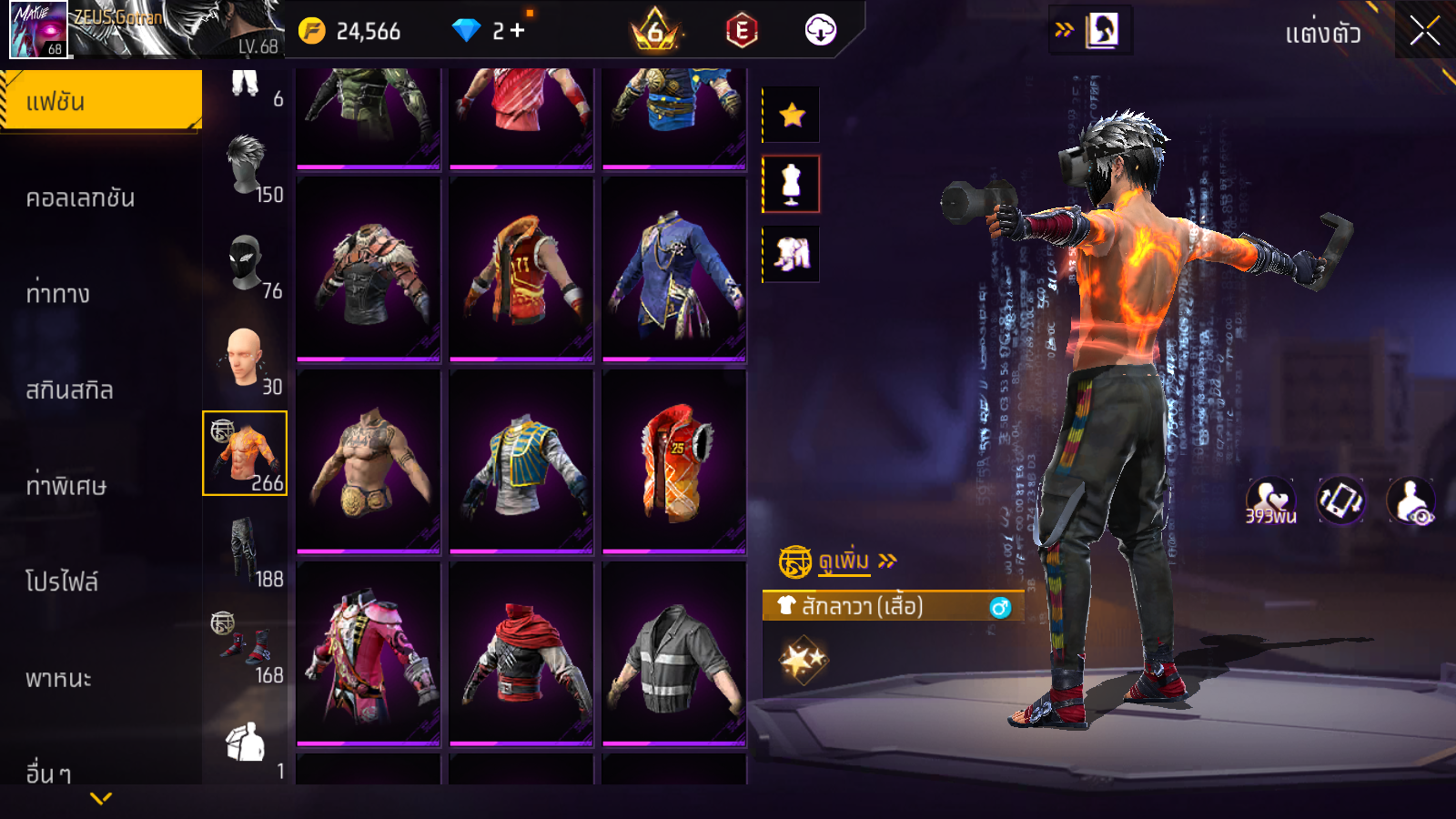This screenshot has width=1456, height=819.
Task: Choose the blue military coat top
Action: tap(673, 269)
